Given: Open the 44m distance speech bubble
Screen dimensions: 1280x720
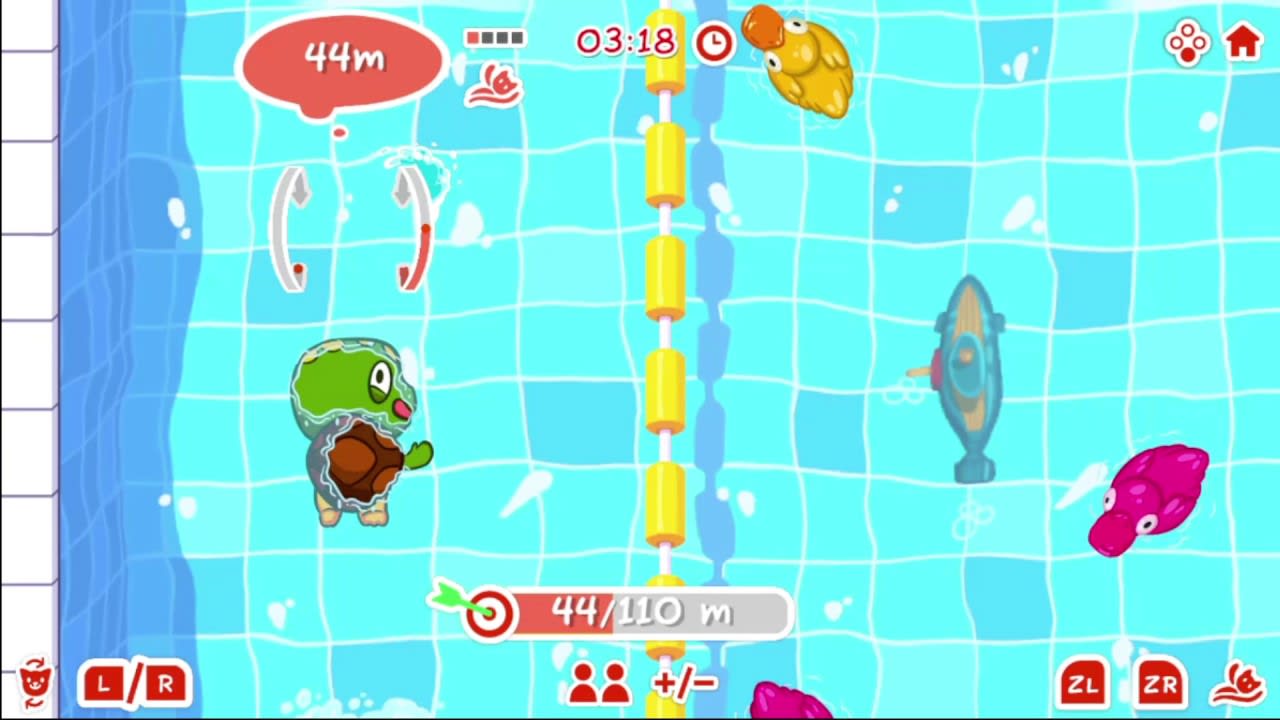Looking at the screenshot, I should 341,60.
